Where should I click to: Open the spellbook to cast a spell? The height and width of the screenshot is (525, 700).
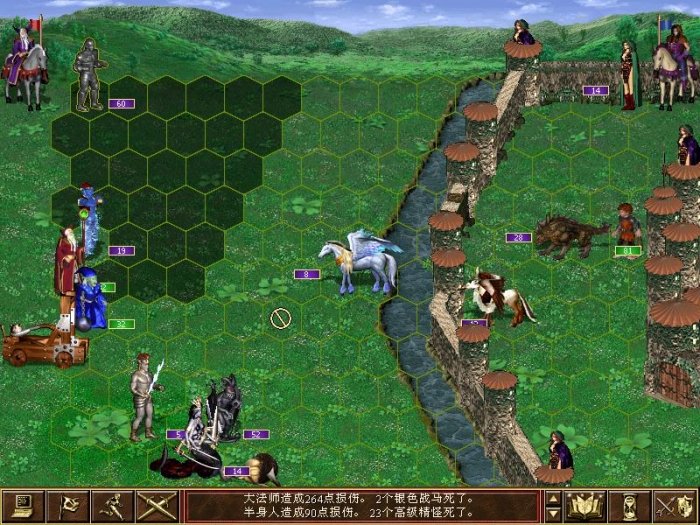pyautogui.click(x=585, y=506)
